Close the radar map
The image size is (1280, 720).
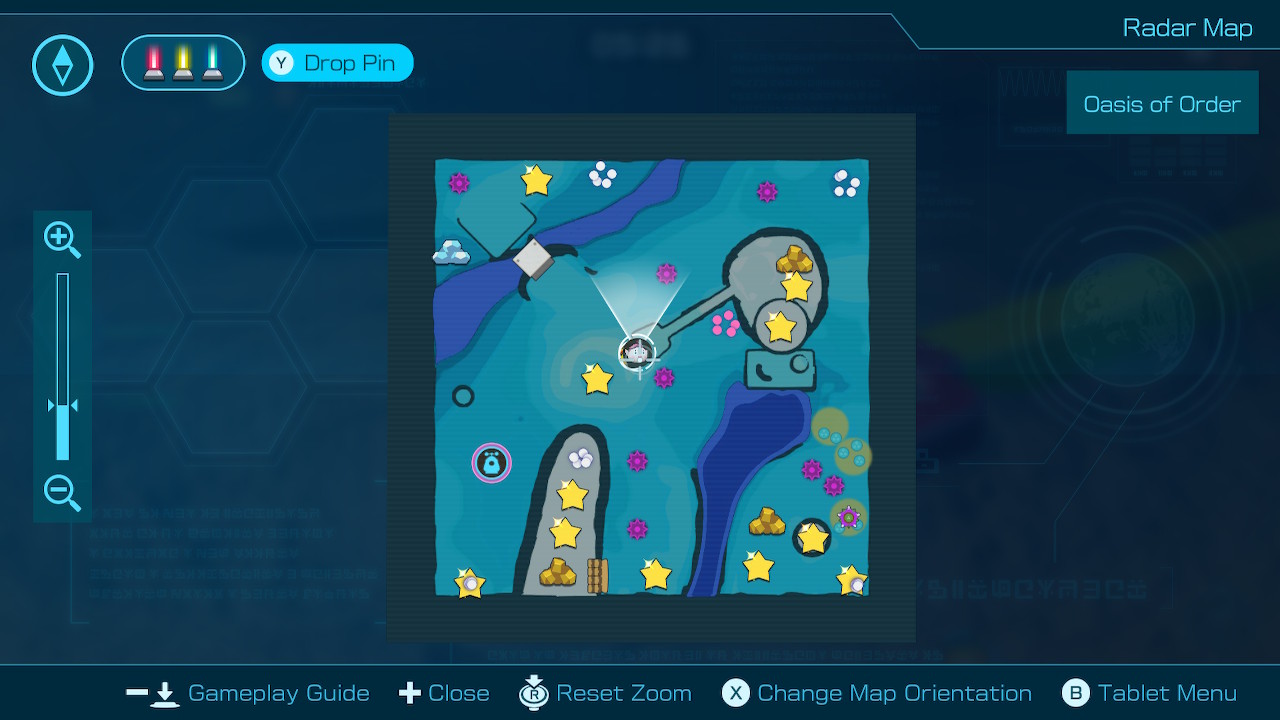pyautogui.click(x=444, y=693)
